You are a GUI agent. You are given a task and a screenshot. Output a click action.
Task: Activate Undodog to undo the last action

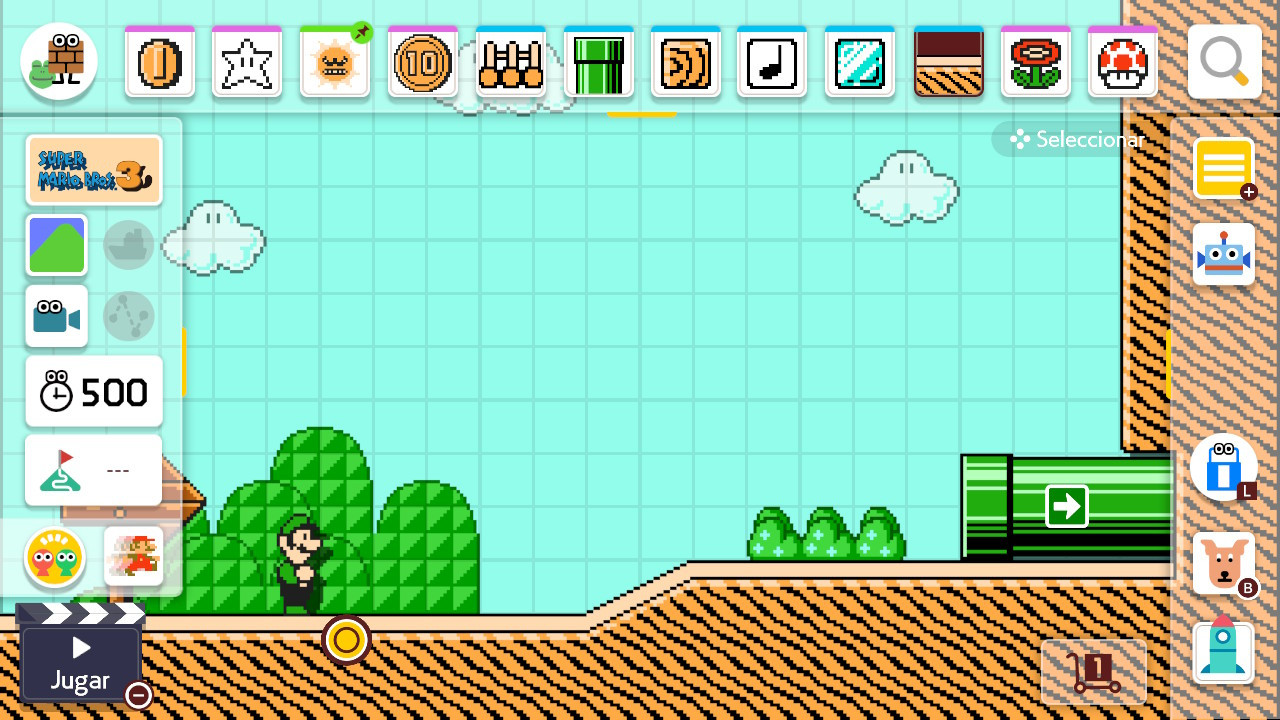[1224, 563]
